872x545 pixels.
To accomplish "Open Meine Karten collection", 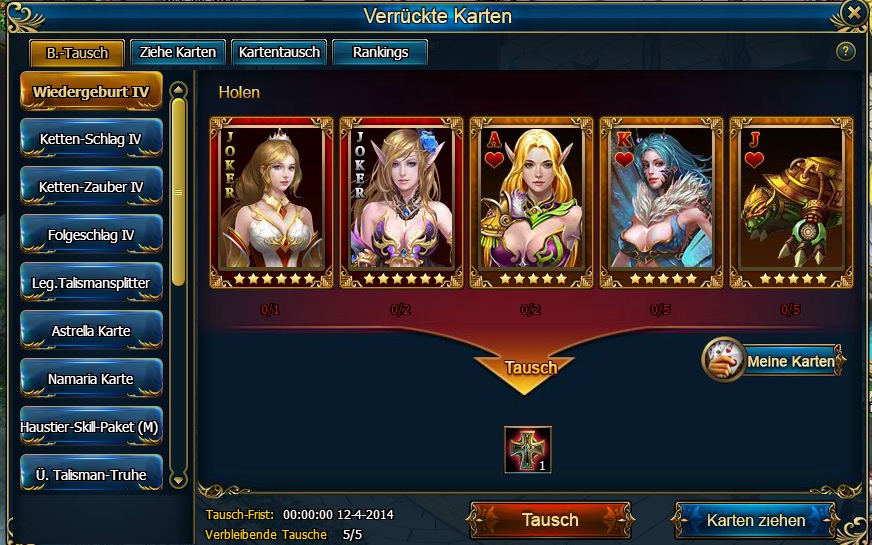I will point(774,361).
